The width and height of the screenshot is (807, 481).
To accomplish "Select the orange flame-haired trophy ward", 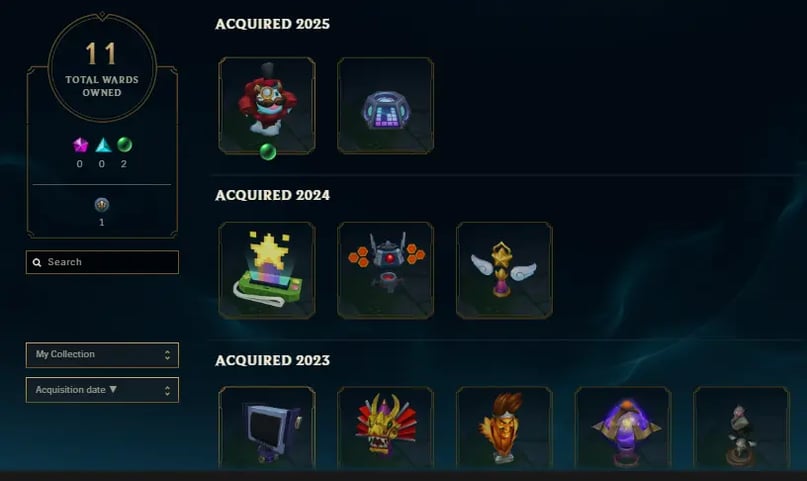I will 504,428.
